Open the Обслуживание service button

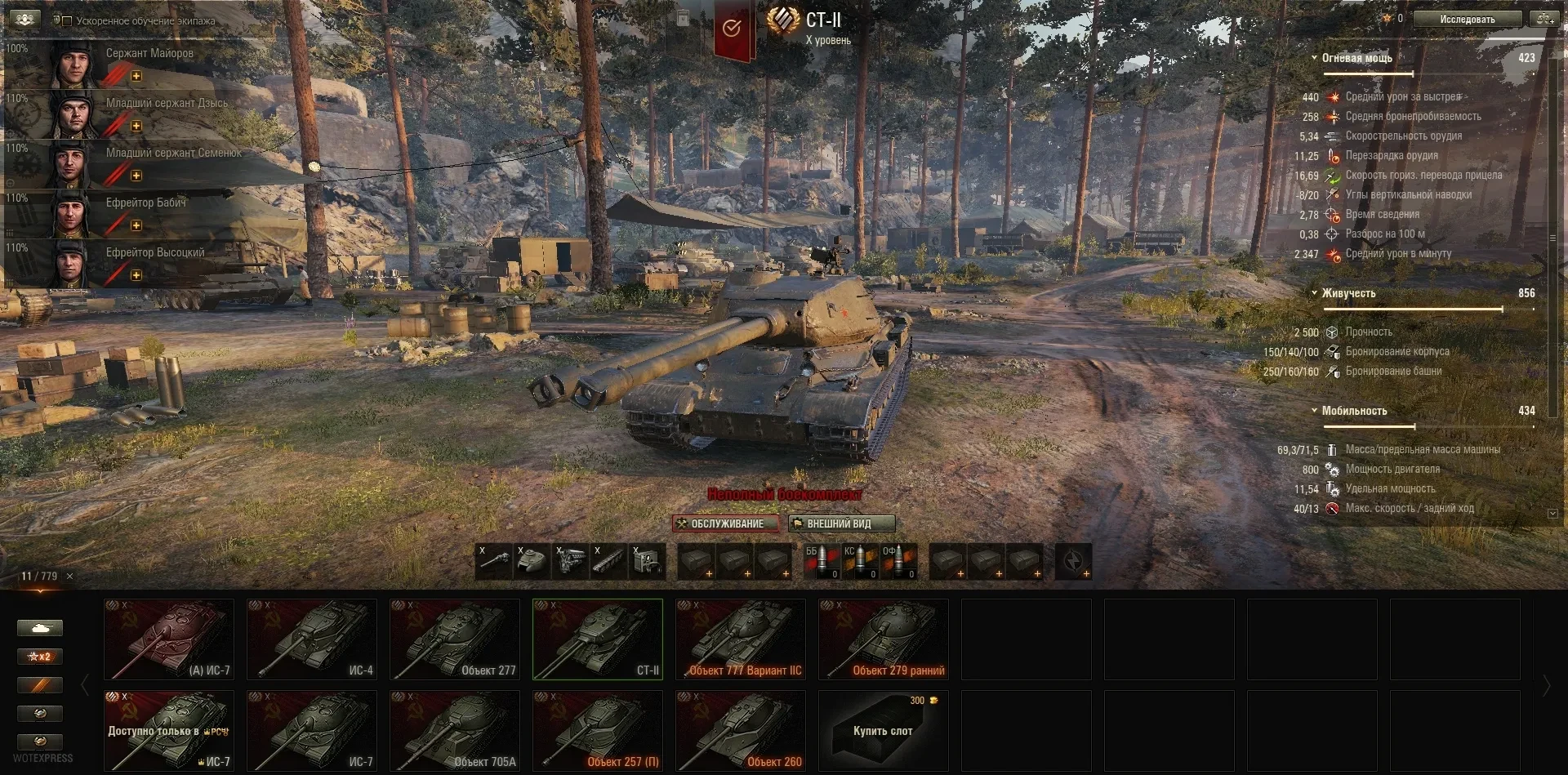coord(725,523)
